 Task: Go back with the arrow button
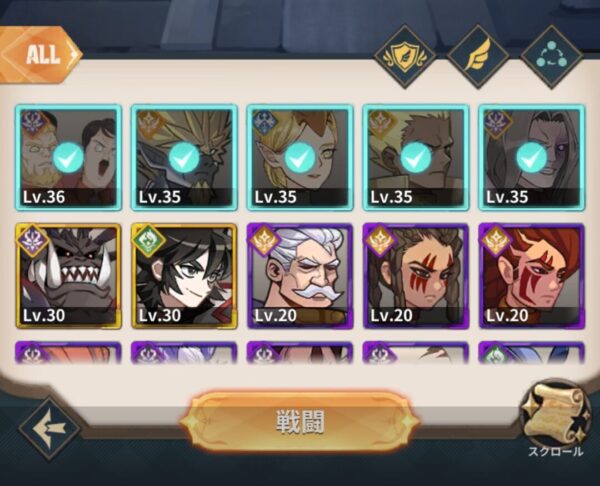click(x=50, y=428)
